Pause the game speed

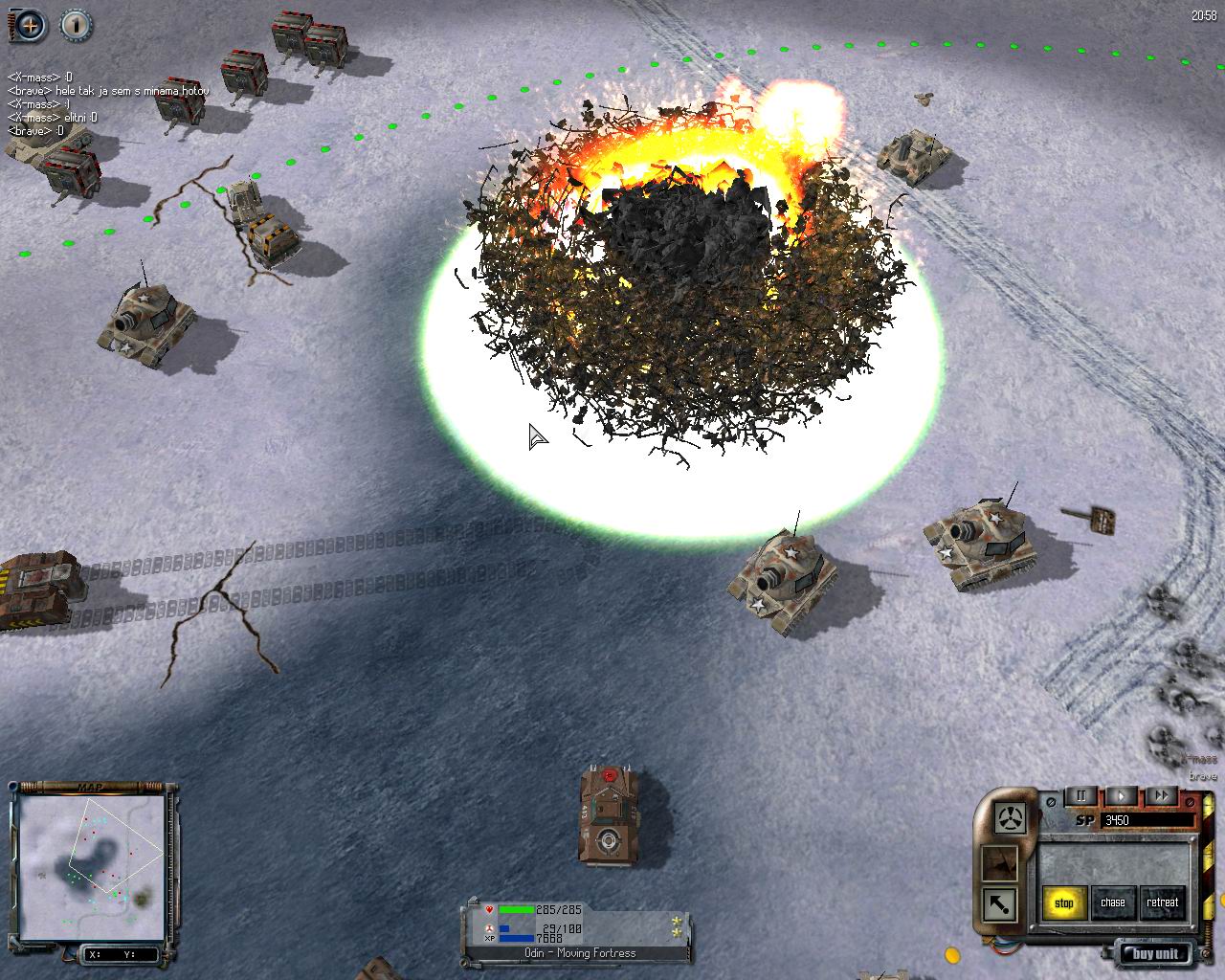click(1081, 796)
